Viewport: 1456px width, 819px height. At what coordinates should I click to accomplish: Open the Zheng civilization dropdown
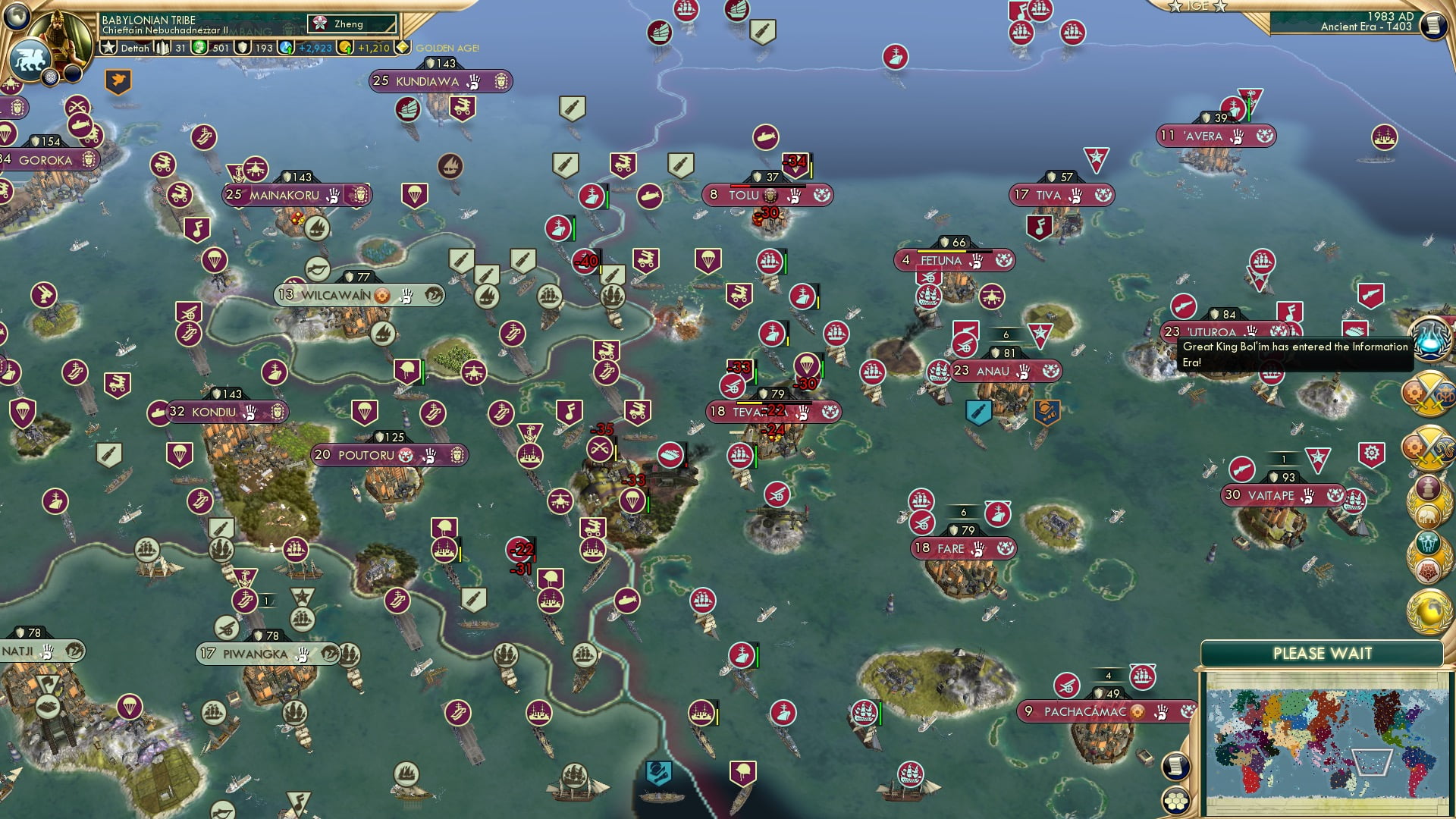coord(352,24)
